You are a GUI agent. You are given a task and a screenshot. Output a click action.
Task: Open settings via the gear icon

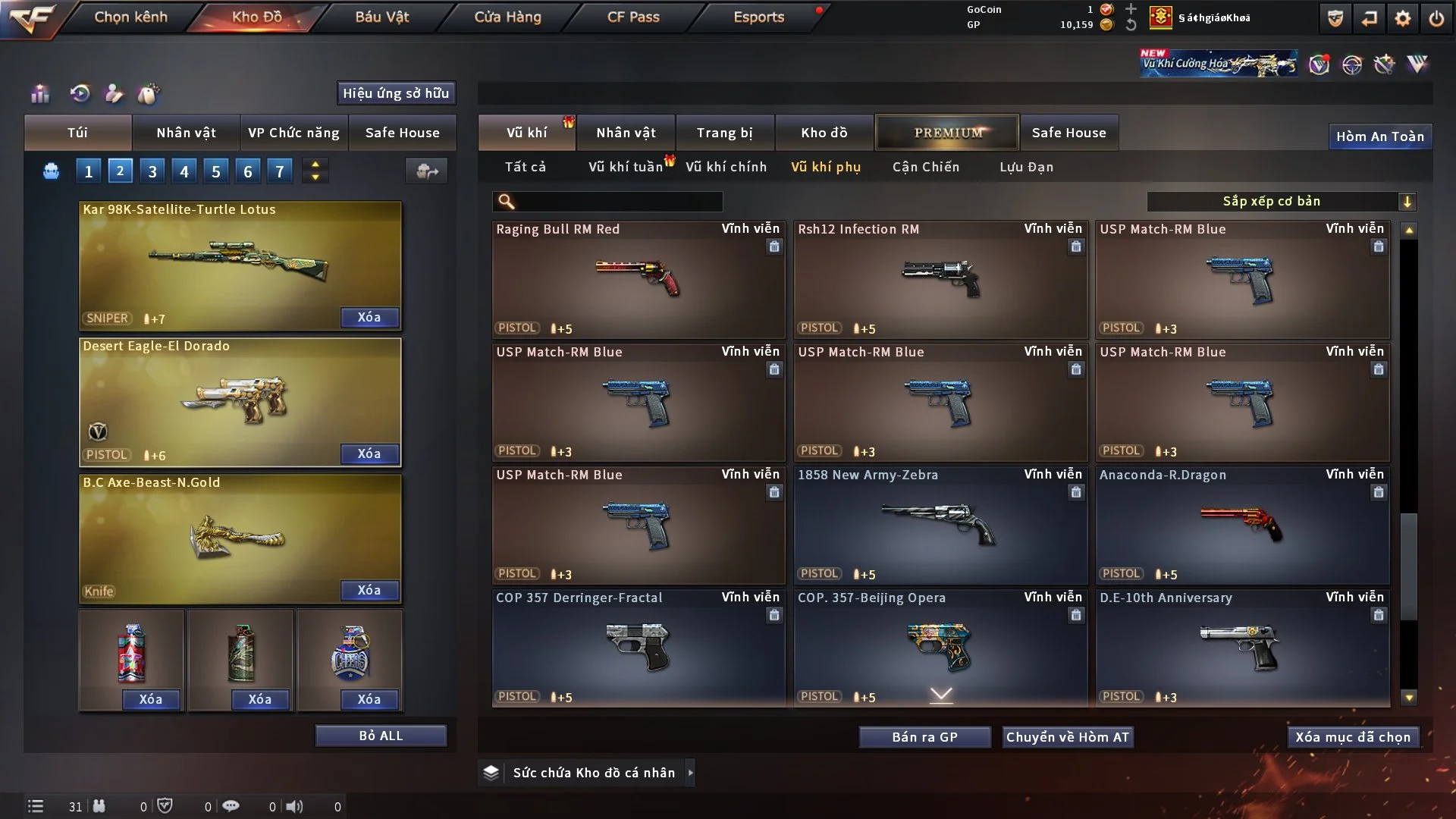tap(1402, 18)
